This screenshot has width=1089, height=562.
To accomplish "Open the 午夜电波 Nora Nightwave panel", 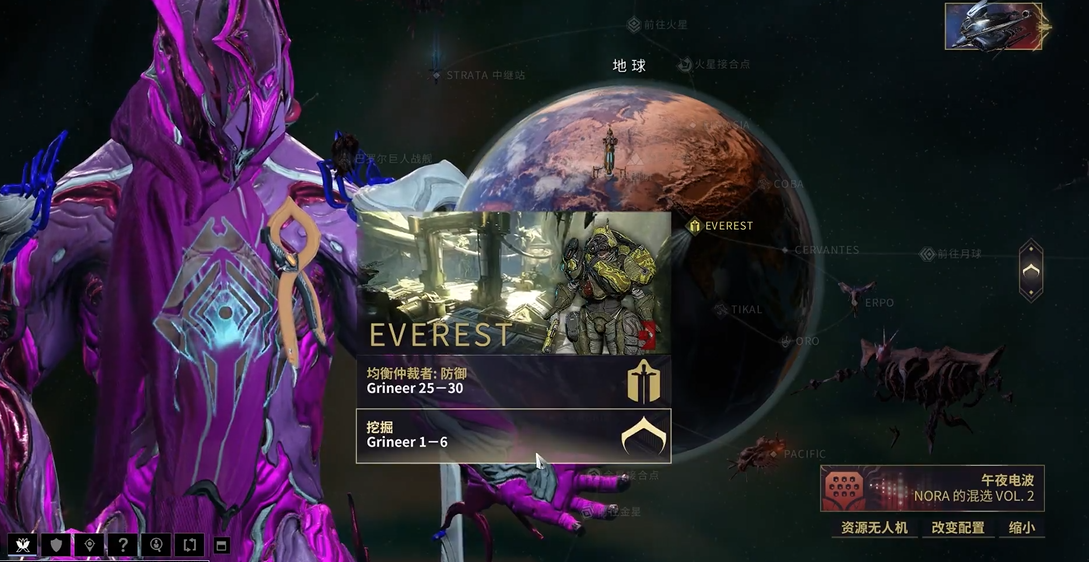I will 932,489.
